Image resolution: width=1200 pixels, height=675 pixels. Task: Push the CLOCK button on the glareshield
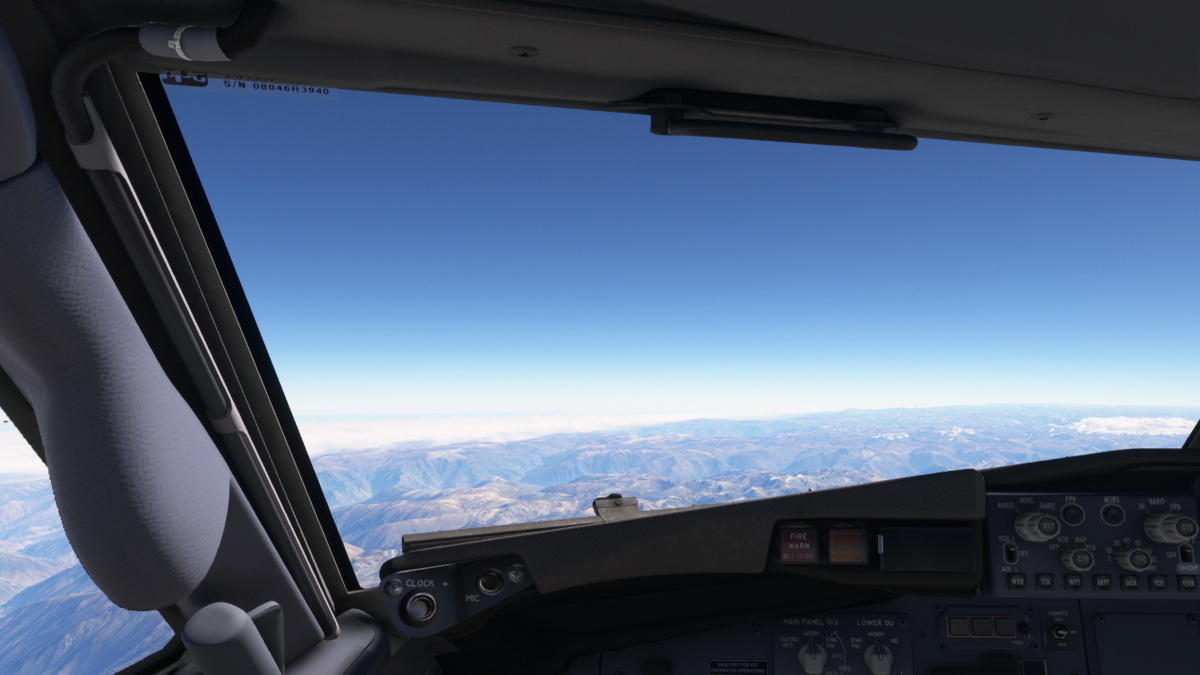pos(421,605)
